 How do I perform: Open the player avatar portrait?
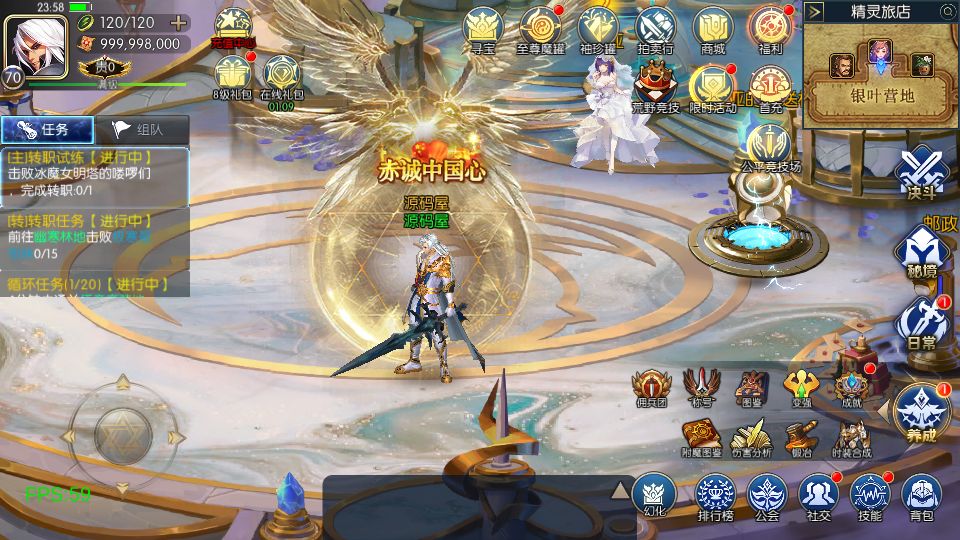tap(36, 41)
